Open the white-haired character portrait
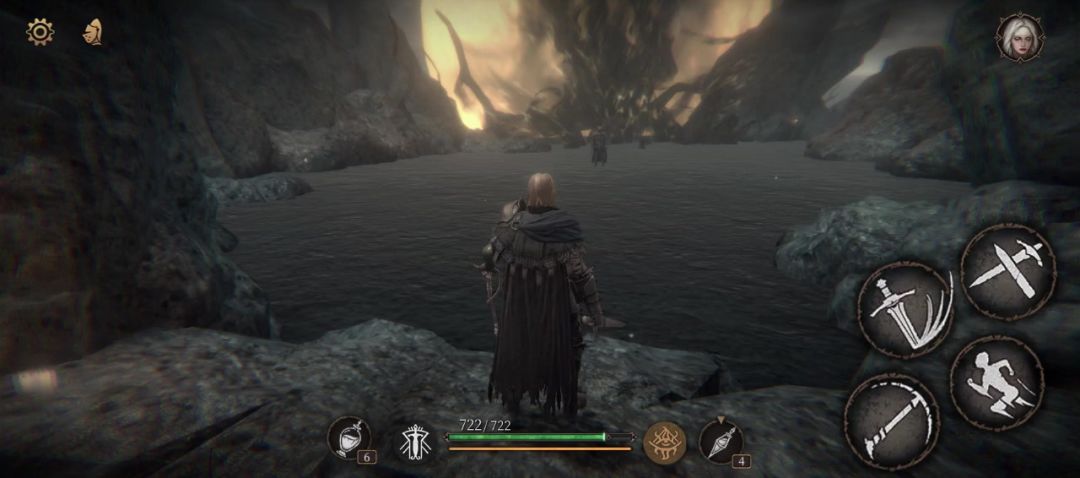The image size is (1080, 478). (1019, 38)
